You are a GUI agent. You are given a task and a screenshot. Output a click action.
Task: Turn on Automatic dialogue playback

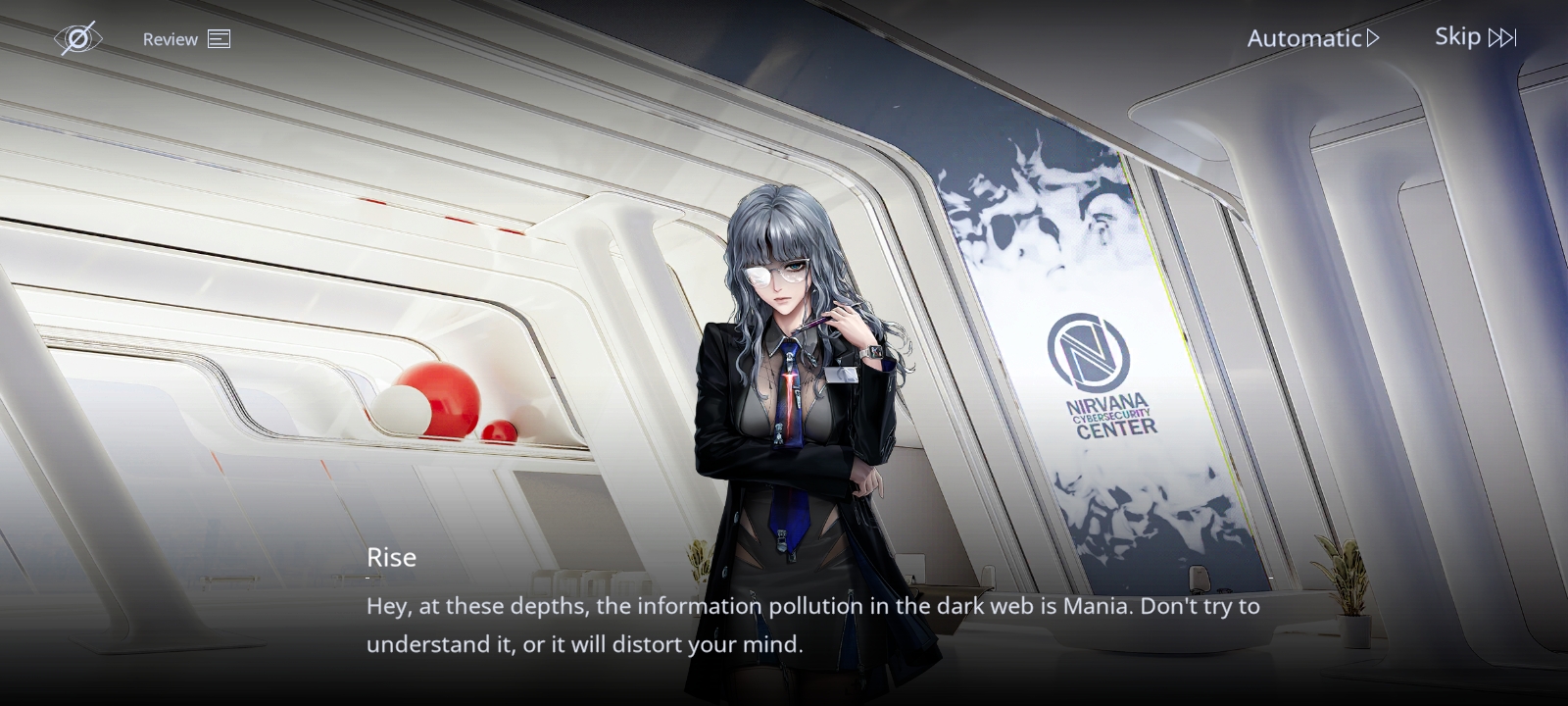click(1312, 38)
